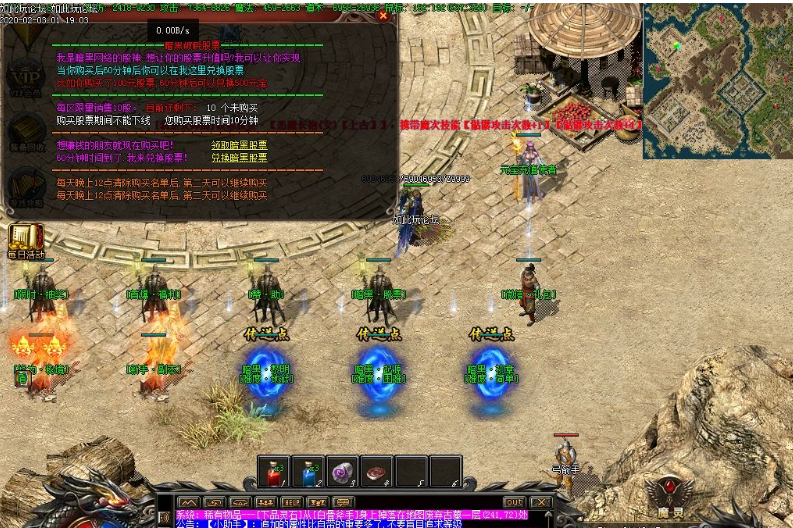Close the stock NPC dialog window
Image resolution: width=793 pixels, height=528 pixels.
point(383,16)
